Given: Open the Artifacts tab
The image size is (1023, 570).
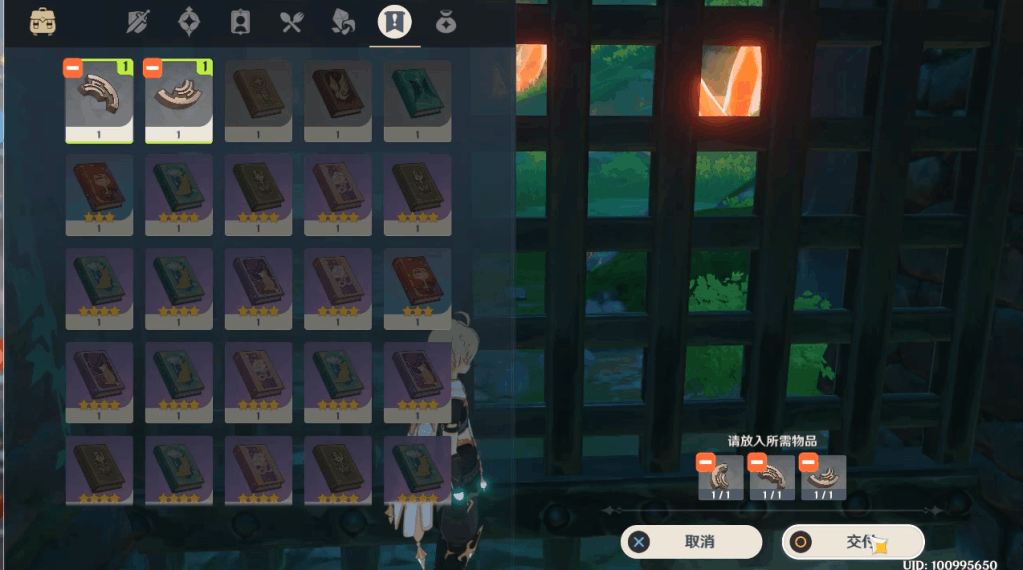Looking at the screenshot, I should [x=190, y=22].
